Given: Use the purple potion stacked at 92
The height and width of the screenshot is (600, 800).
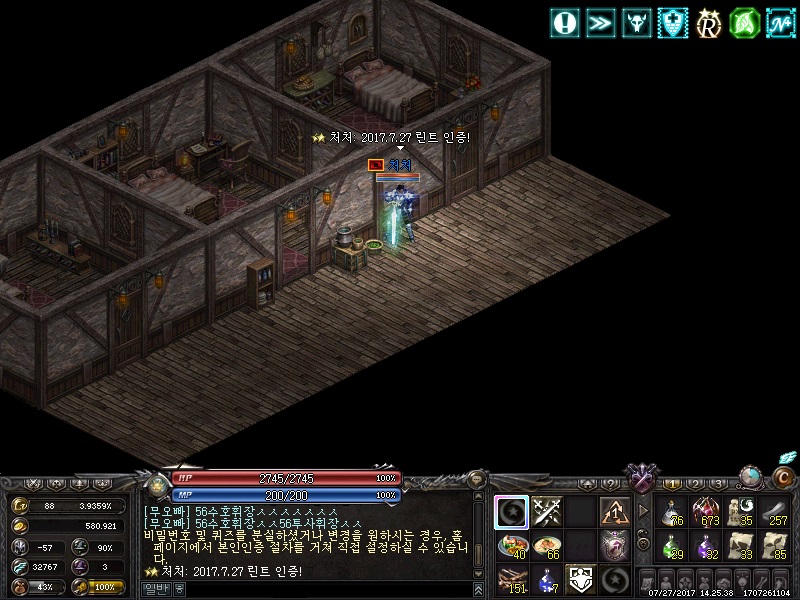Looking at the screenshot, I should click(707, 546).
